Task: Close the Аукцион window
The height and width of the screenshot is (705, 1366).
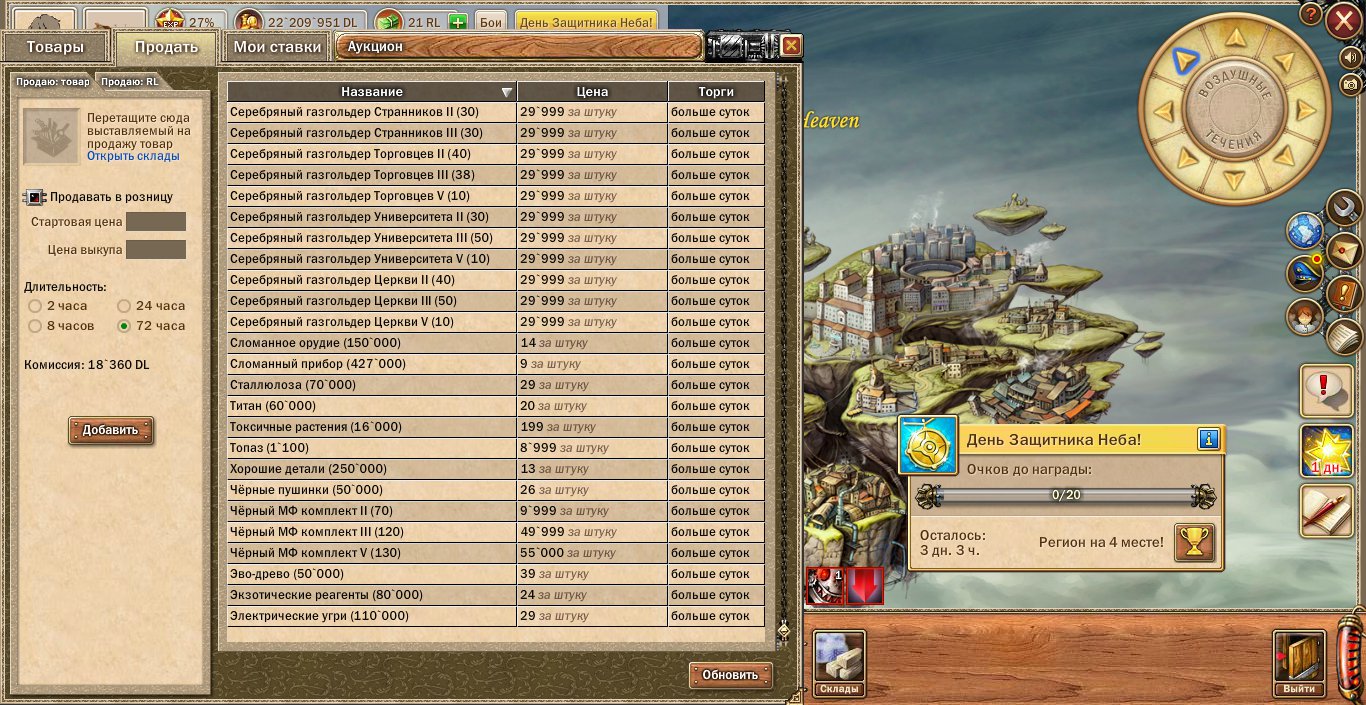Action: click(x=791, y=46)
